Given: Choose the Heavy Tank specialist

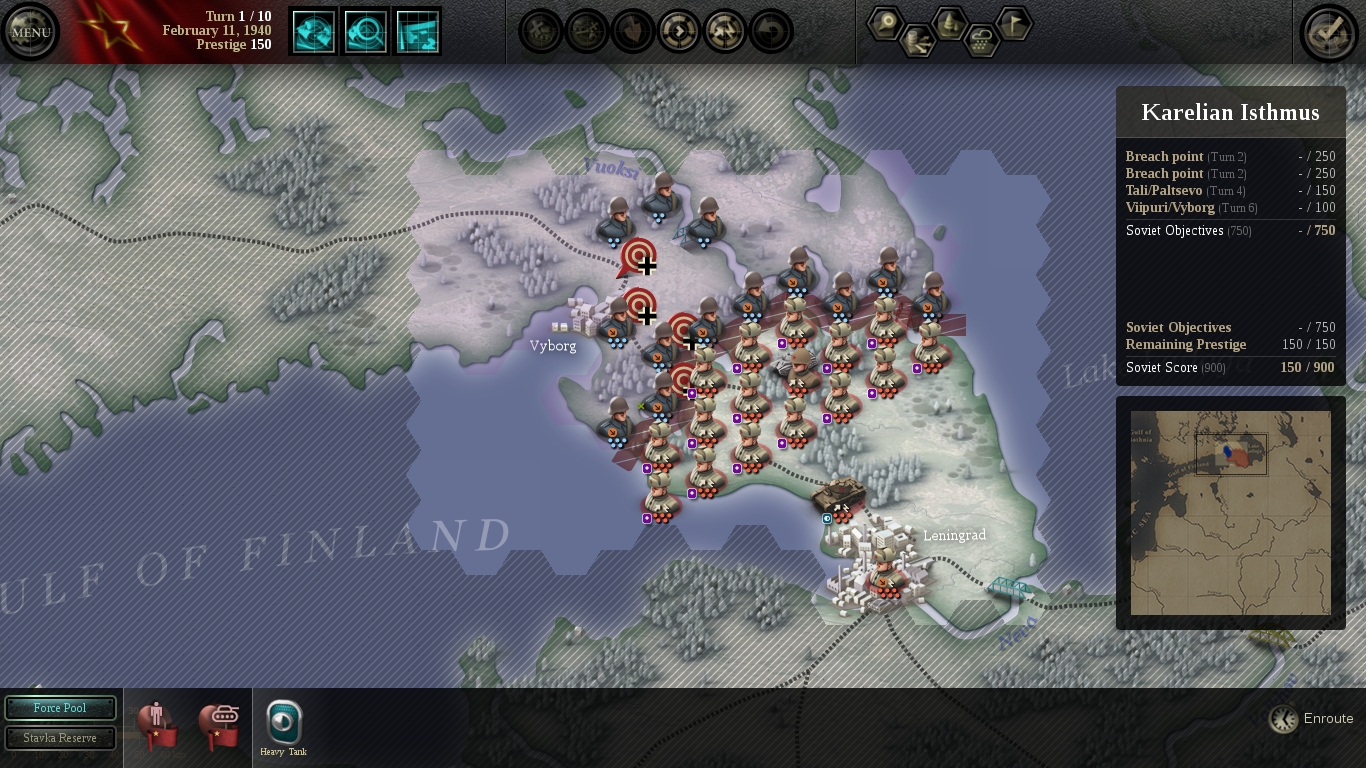Looking at the screenshot, I should tap(284, 723).
